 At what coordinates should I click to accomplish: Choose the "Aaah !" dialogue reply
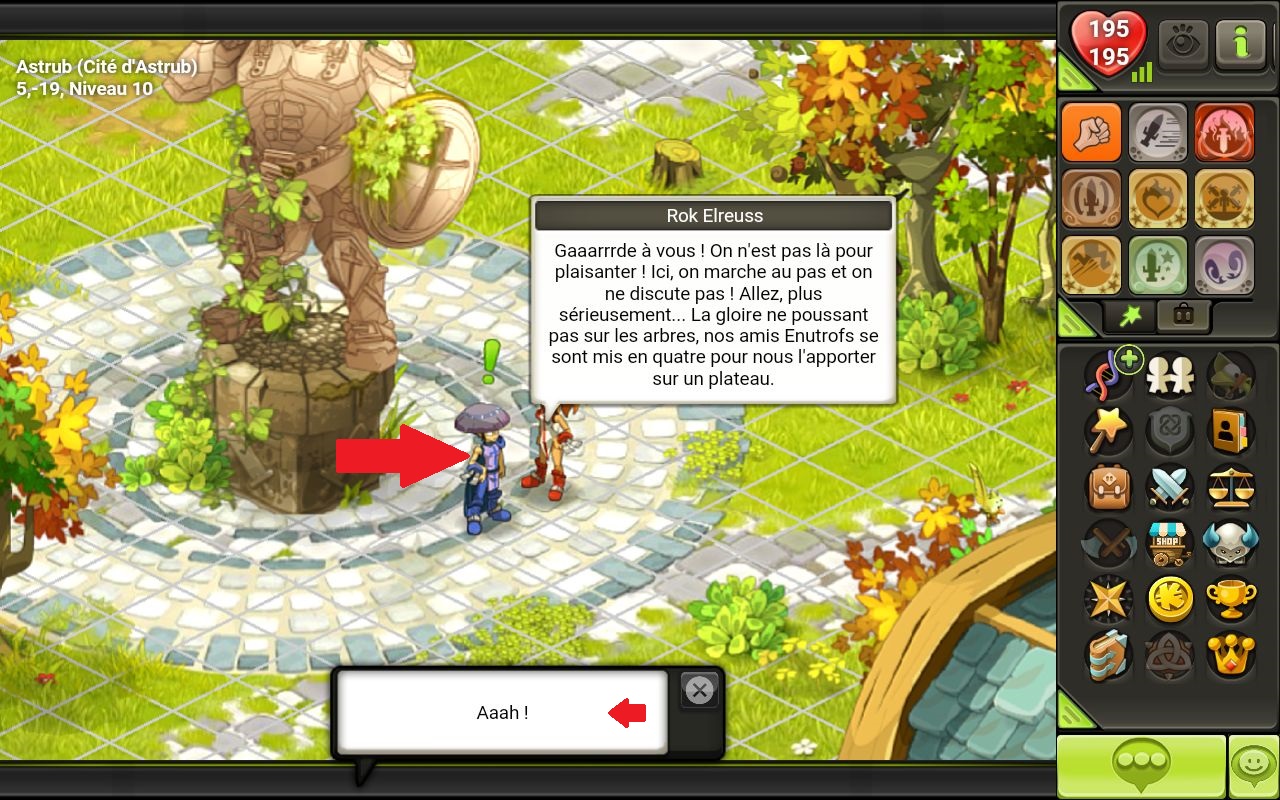(502, 712)
